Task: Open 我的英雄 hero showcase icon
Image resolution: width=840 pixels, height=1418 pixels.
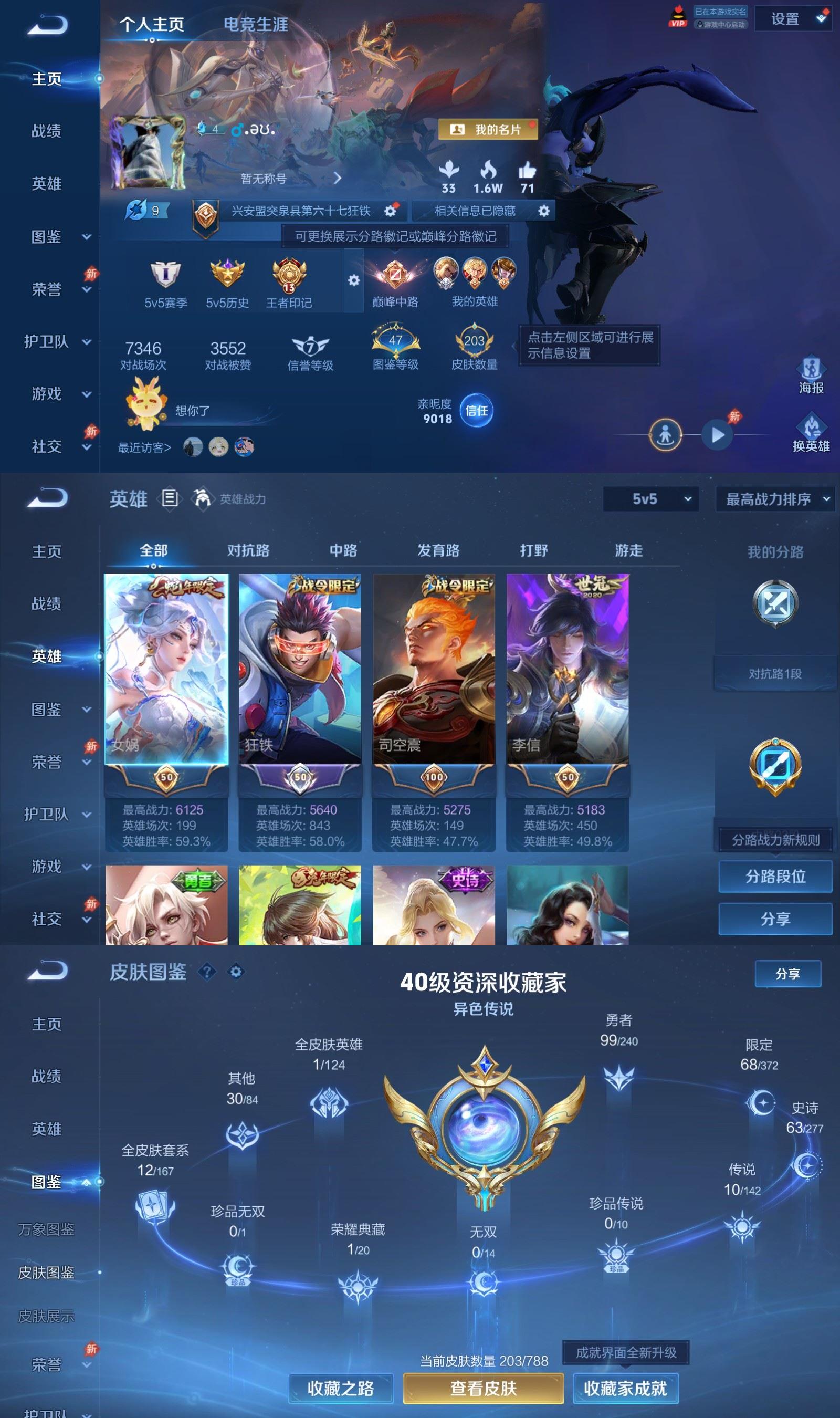Action: pos(475,275)
